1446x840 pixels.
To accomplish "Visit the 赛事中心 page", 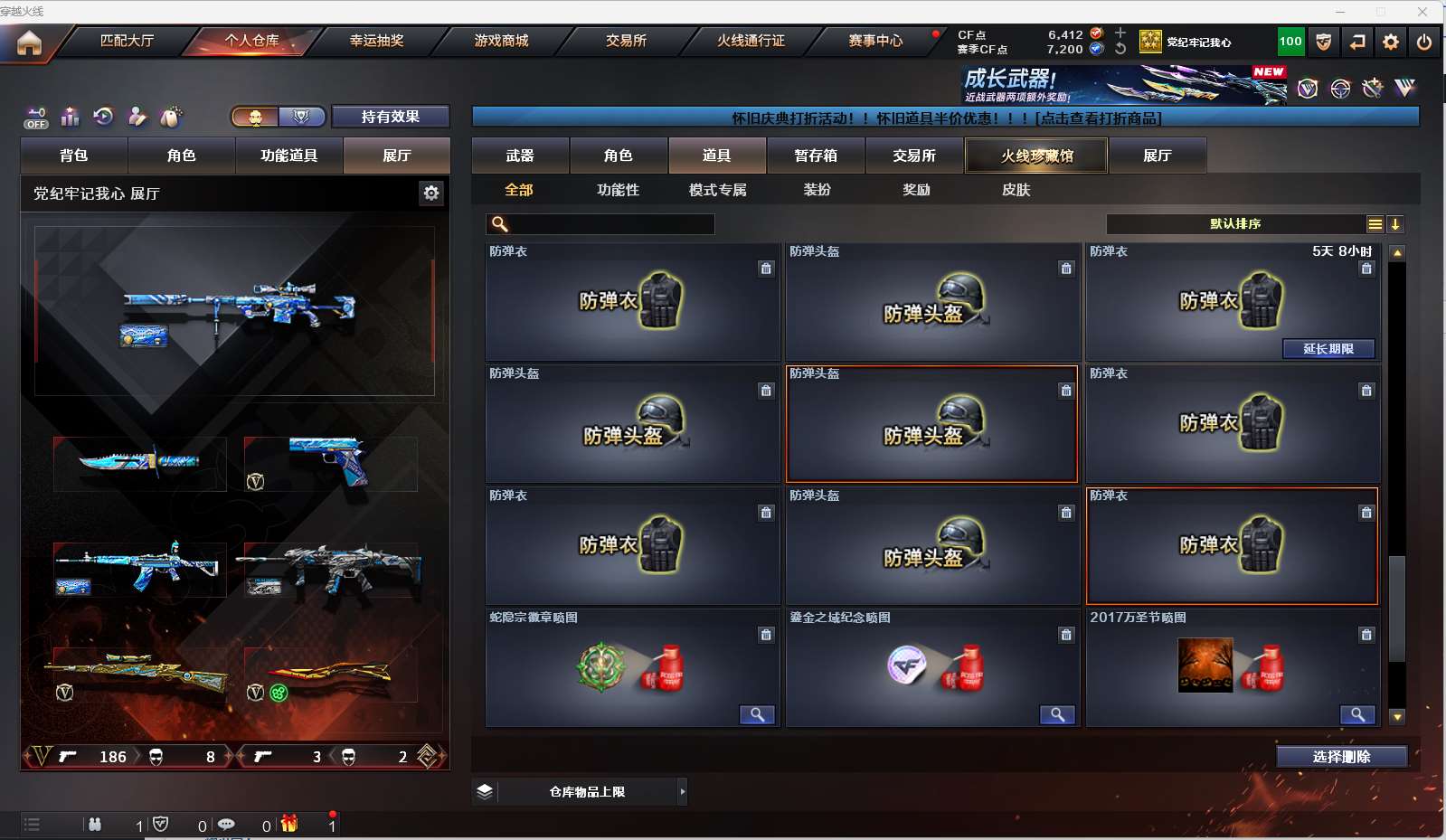I will pos(875,41).
